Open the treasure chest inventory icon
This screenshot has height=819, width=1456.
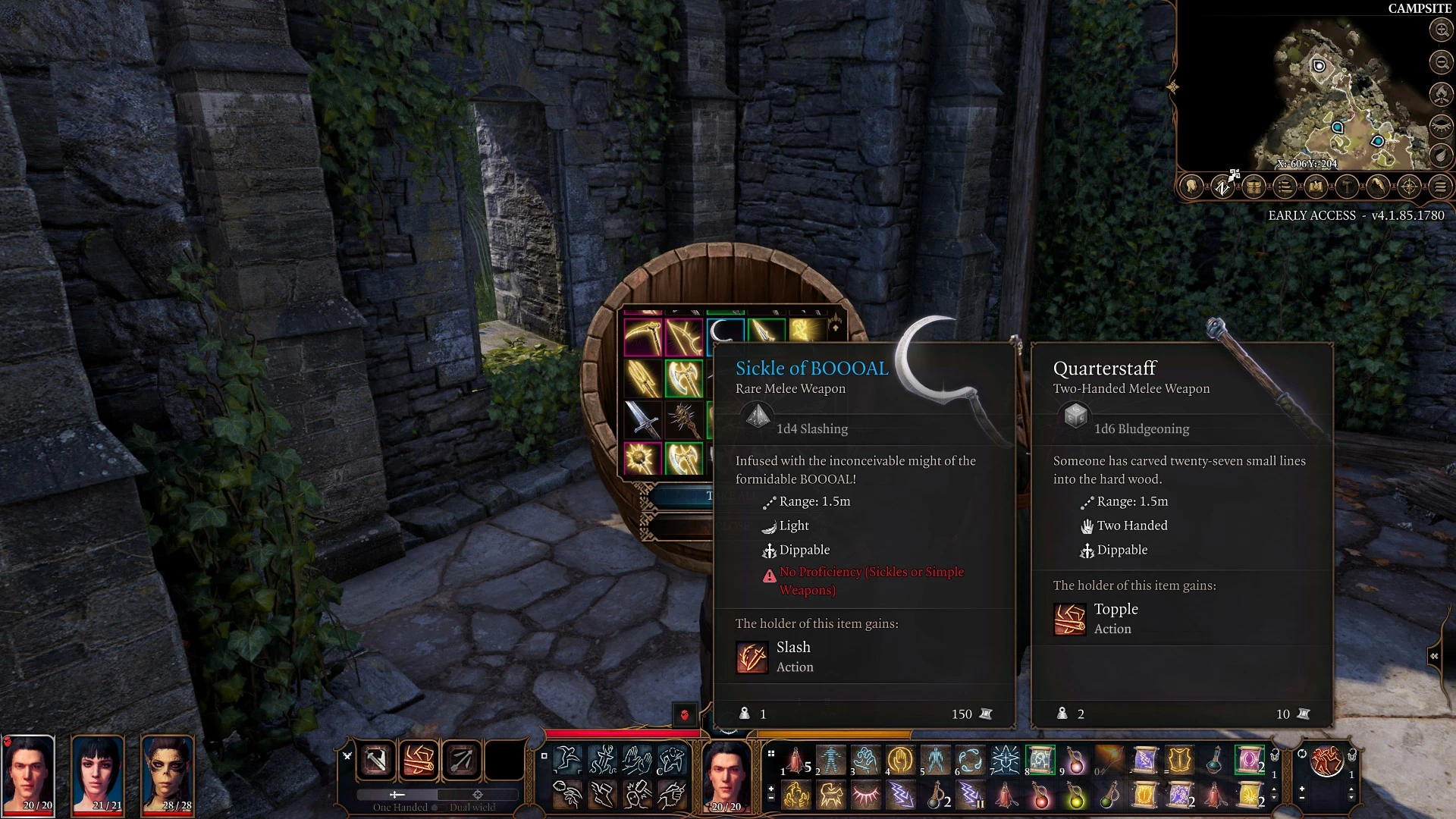pos(1254,187)
